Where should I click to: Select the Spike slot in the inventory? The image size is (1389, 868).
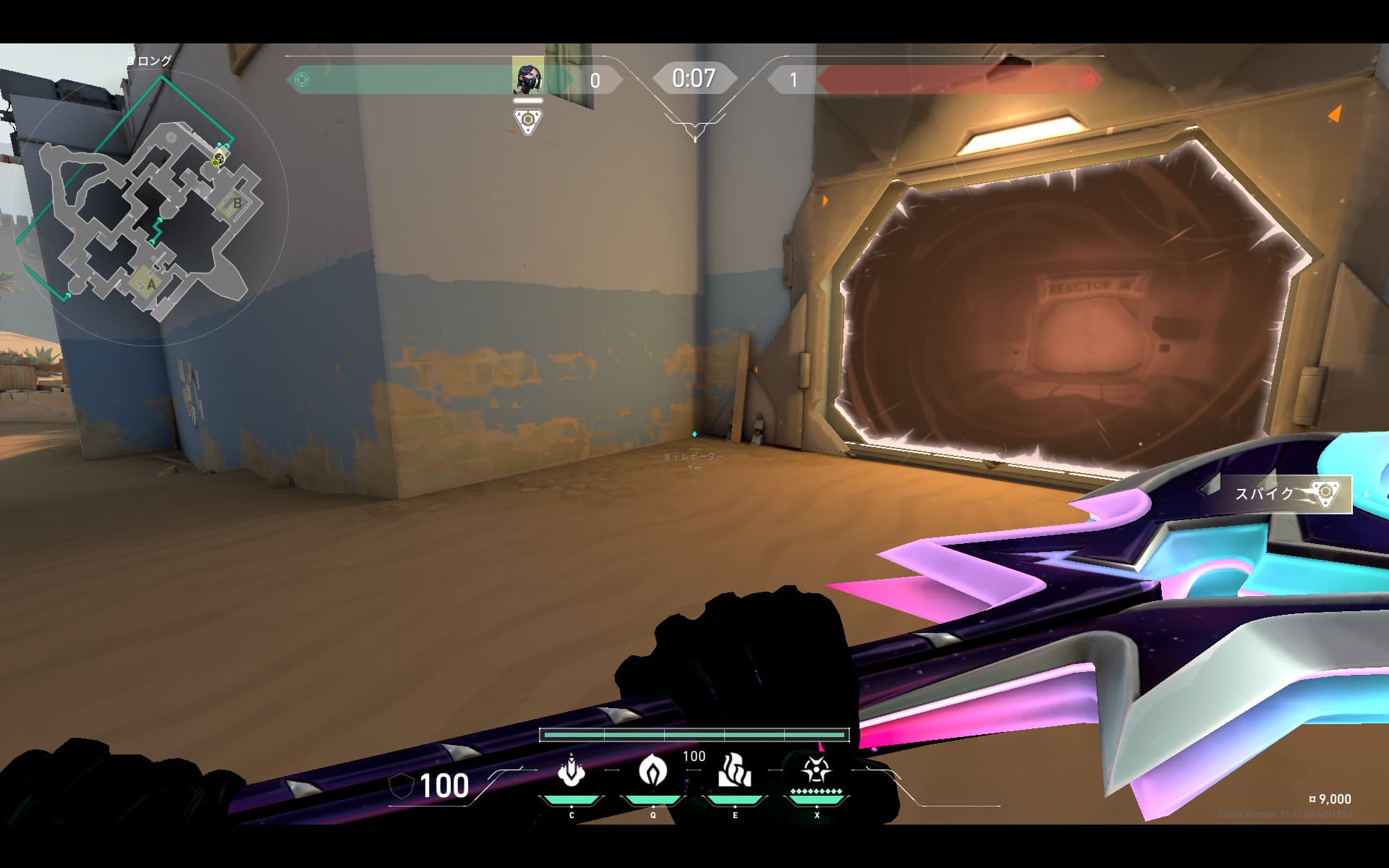tap(1286, 494)
